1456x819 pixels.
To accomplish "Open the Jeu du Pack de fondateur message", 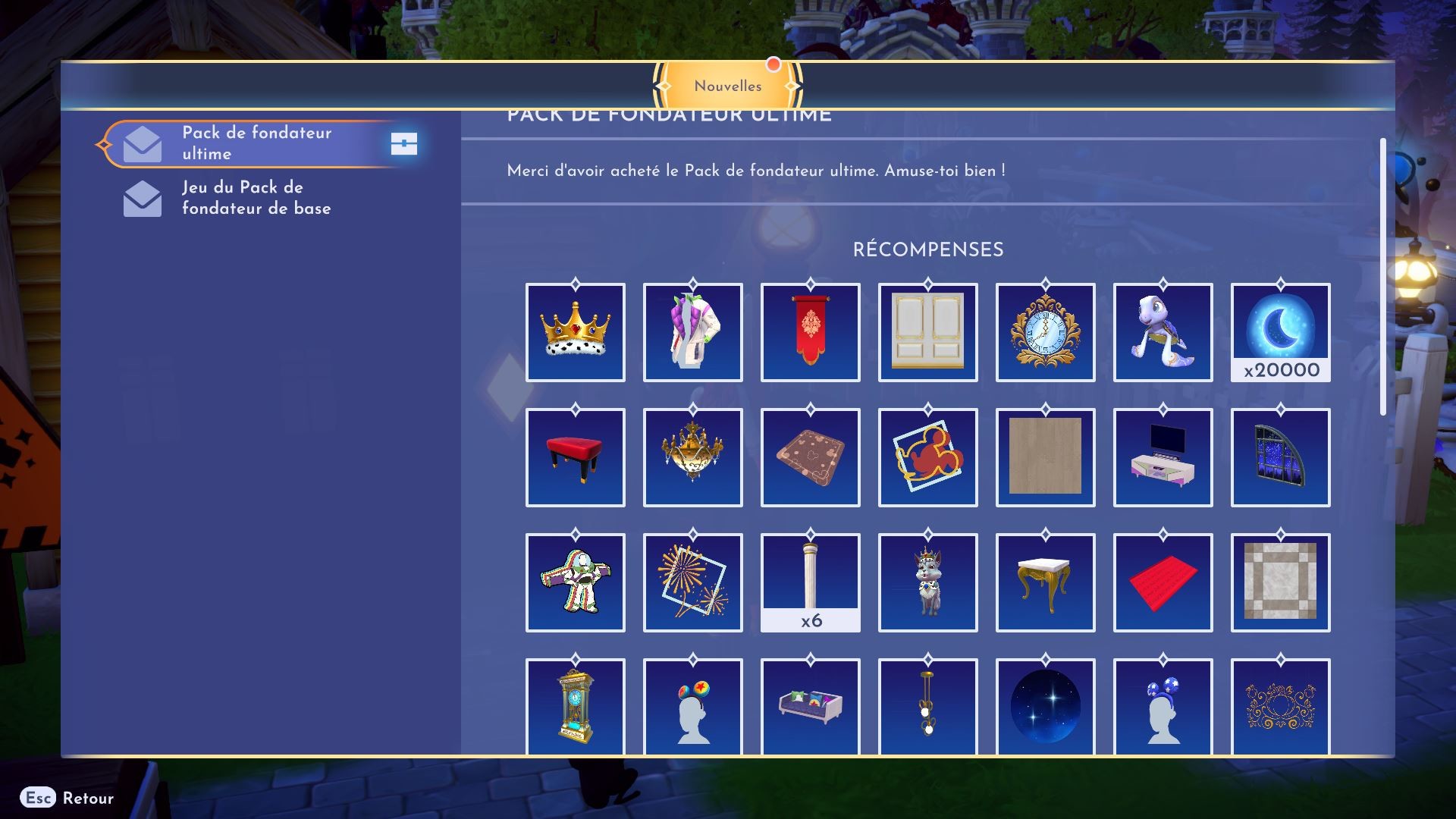I will click(x=258, y=198).
